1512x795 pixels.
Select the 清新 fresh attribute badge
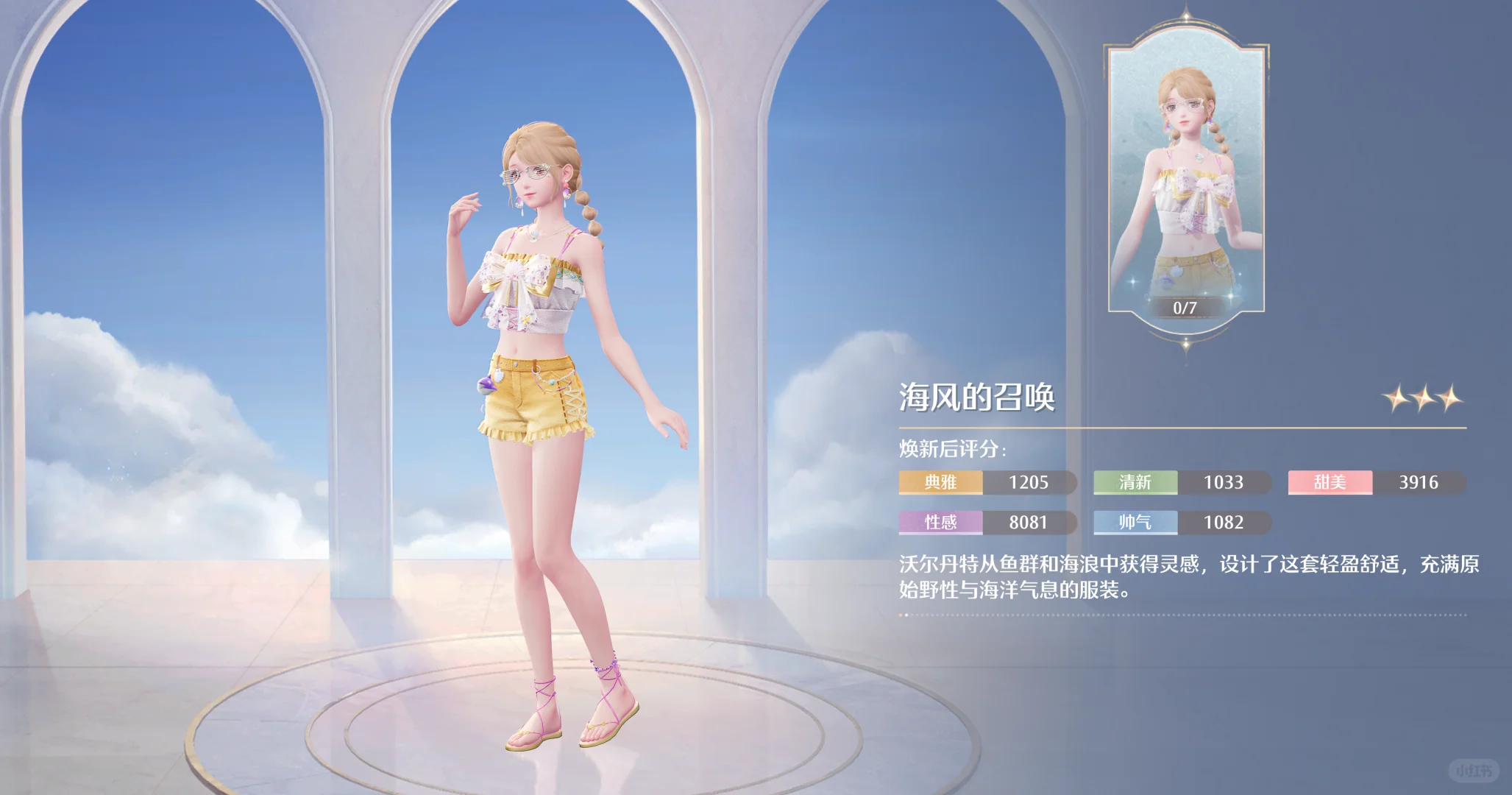pyautogui.click(x=1135, y=482)
